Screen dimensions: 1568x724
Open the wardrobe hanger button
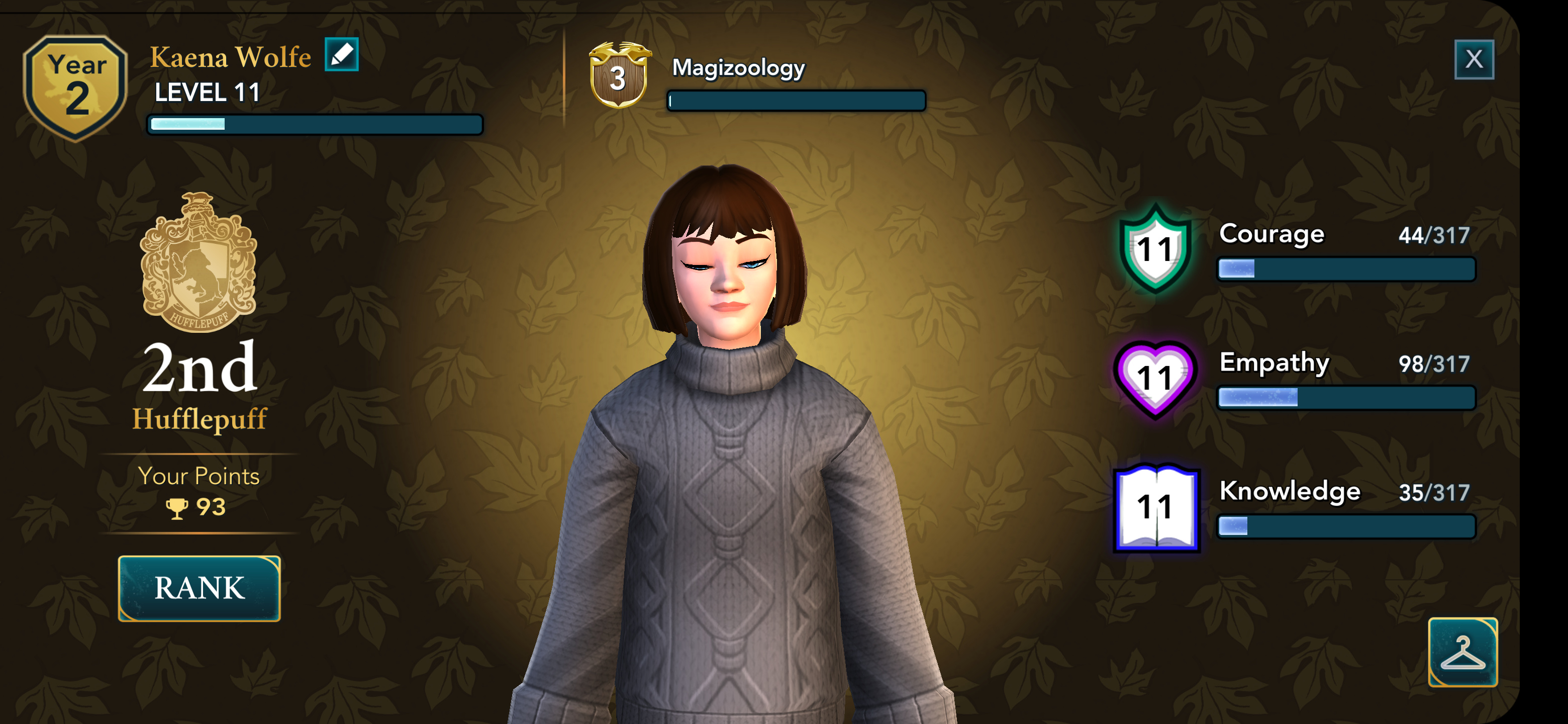[x=1462, y=652]
